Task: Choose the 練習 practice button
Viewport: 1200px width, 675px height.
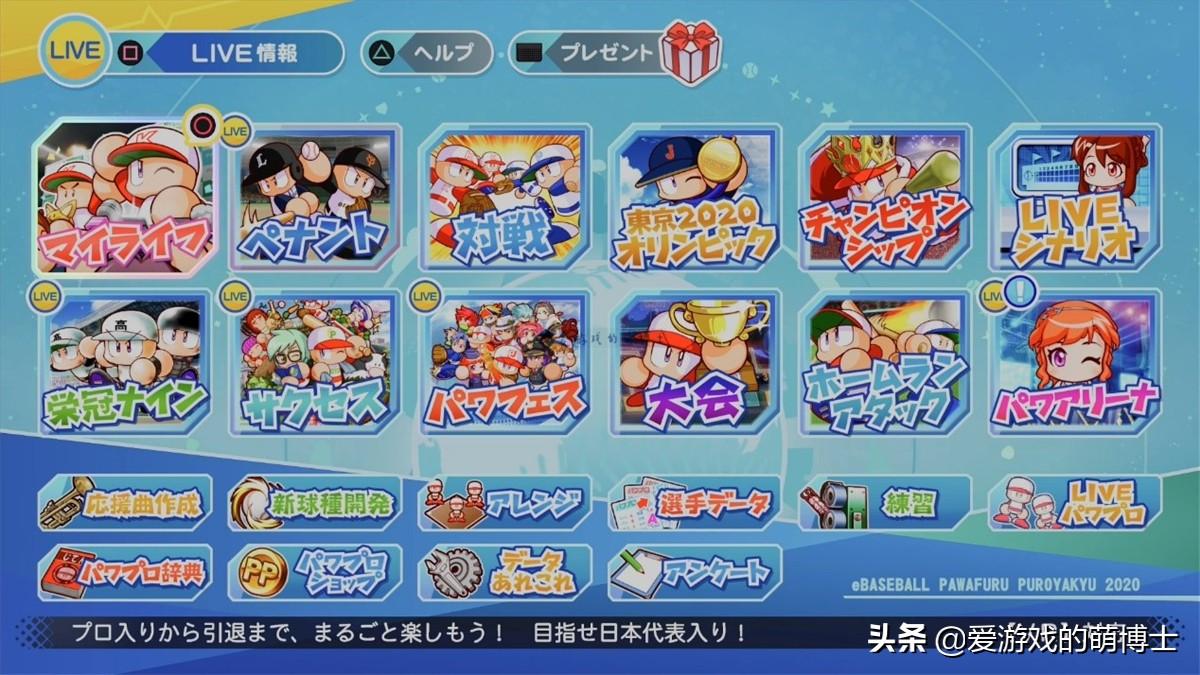Action: click(885, 502)
